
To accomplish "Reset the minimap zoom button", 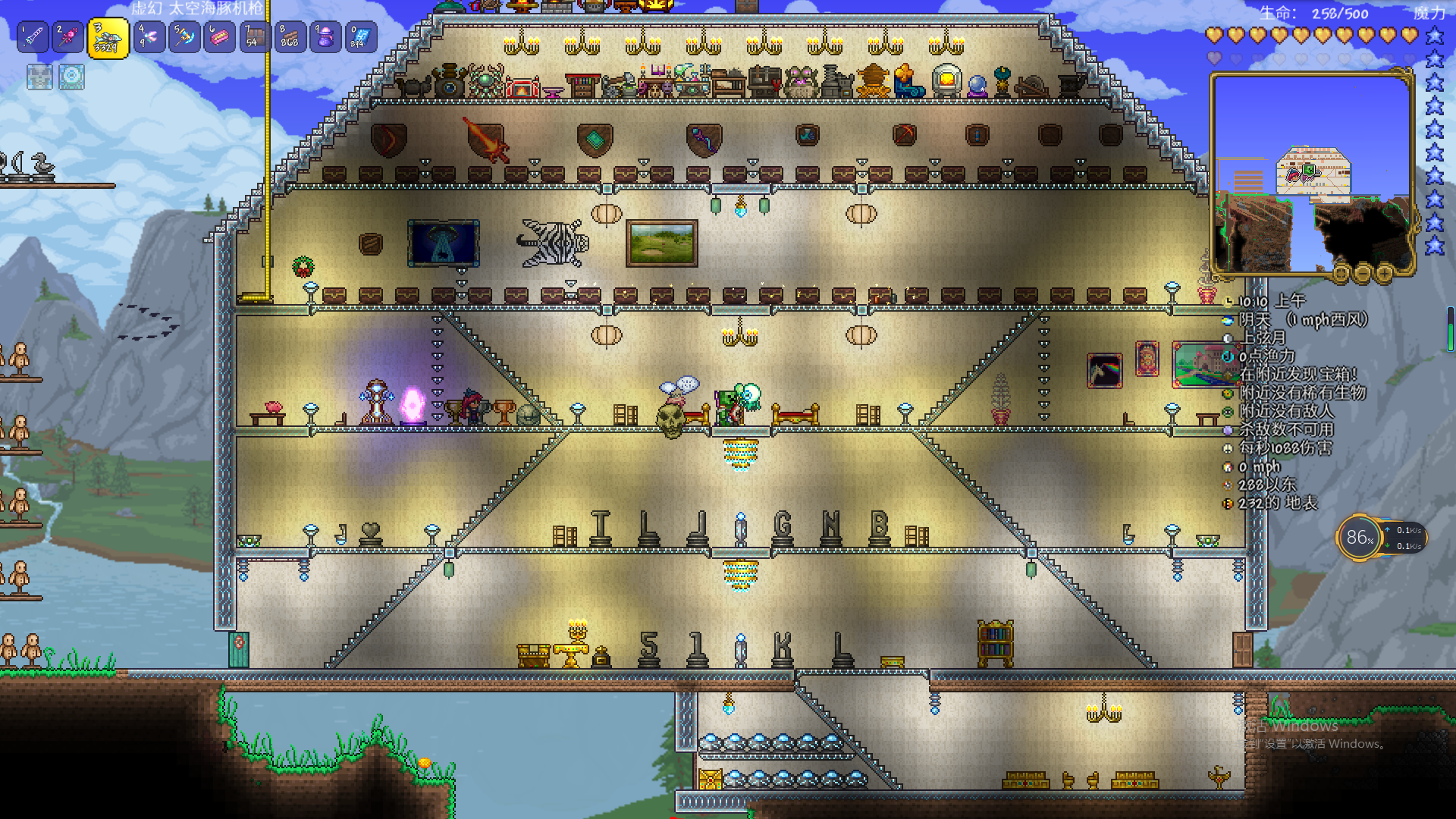I will click(1341, 272).
